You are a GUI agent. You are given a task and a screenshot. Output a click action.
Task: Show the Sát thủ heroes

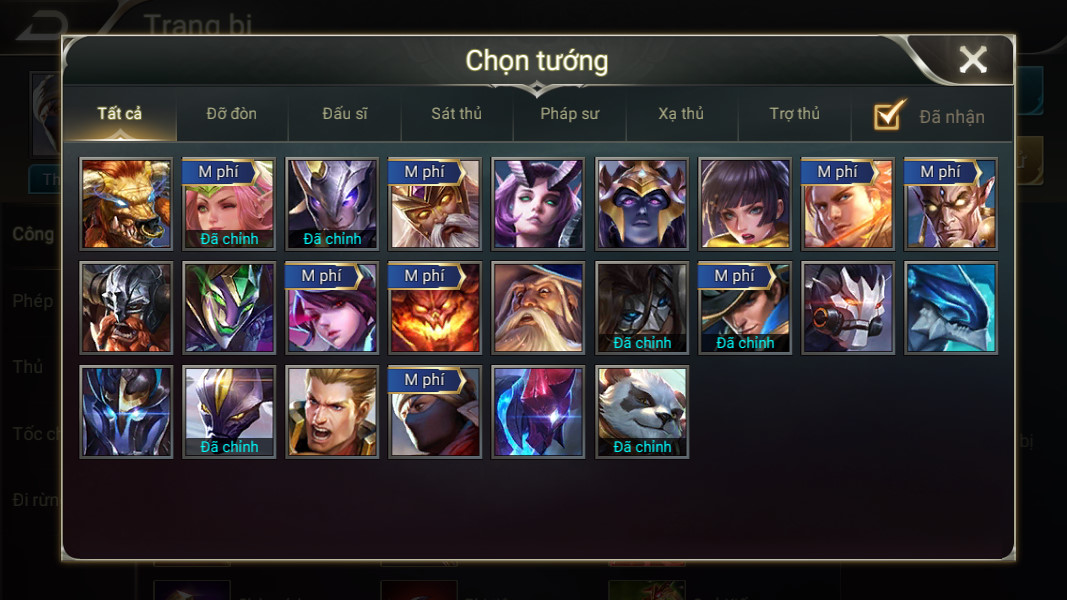456,114
